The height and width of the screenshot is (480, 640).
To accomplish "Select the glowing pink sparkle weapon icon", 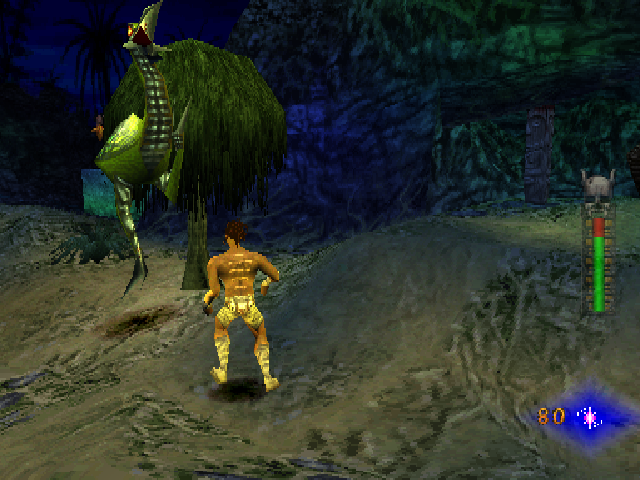I will pos(590,416).
